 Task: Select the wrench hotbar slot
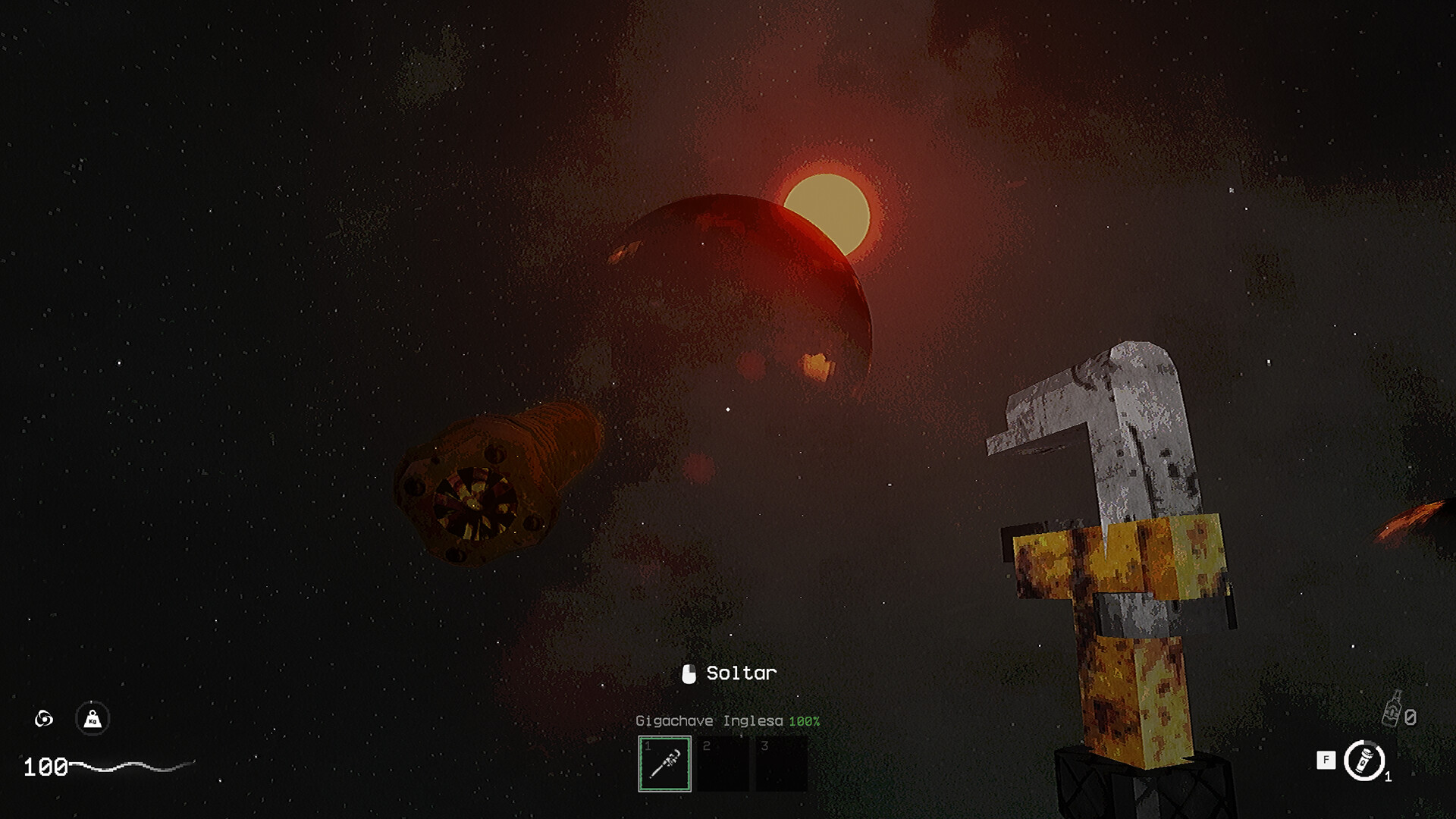[x=664, y=764]
